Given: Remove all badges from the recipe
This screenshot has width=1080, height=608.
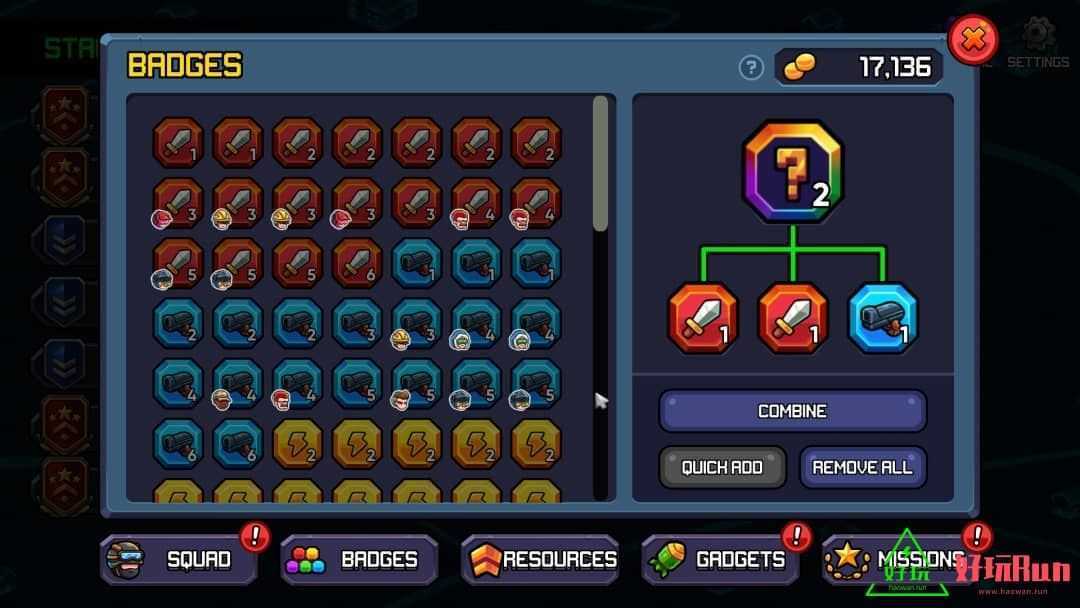Looking at the screenshot, I should pyautogui.click(x=862, y=467).
